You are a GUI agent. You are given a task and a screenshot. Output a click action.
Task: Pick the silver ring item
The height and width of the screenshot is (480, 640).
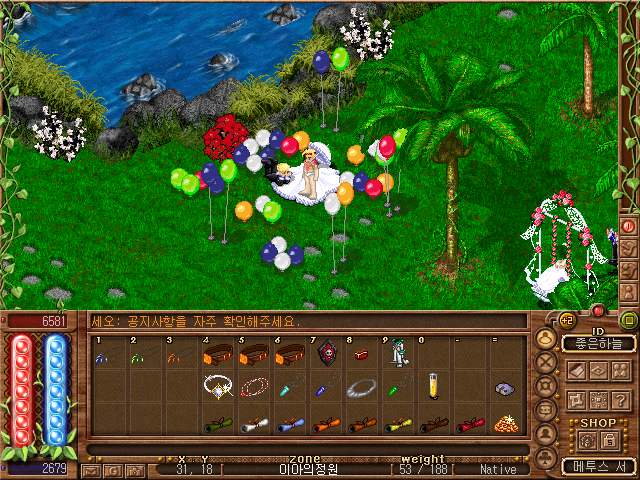click(360, 386)
